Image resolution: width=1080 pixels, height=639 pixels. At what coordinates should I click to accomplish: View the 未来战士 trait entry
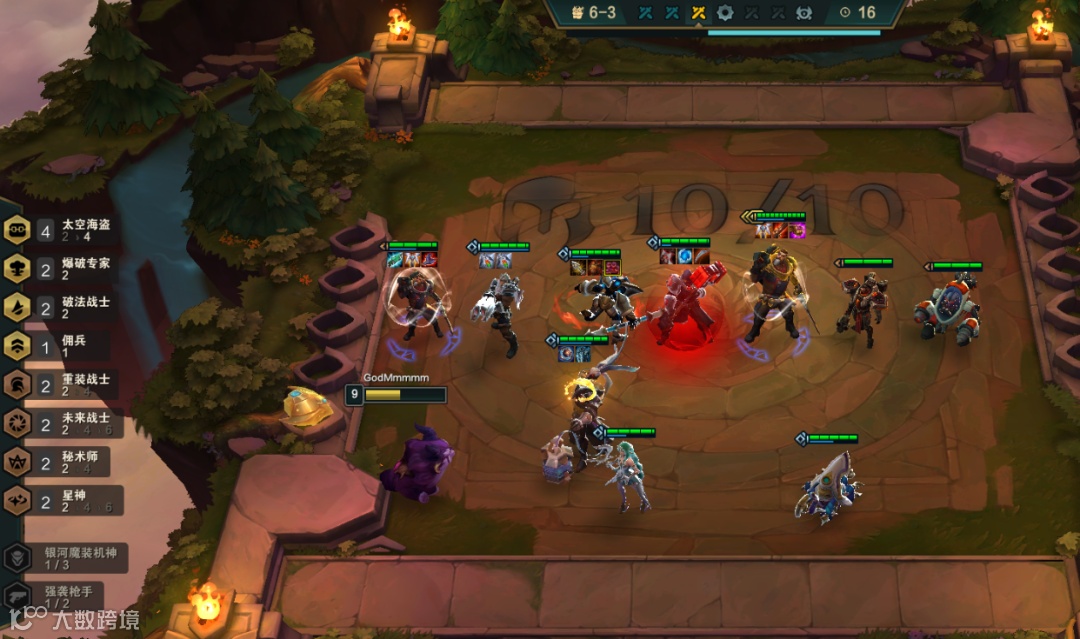tap(62, 423)
